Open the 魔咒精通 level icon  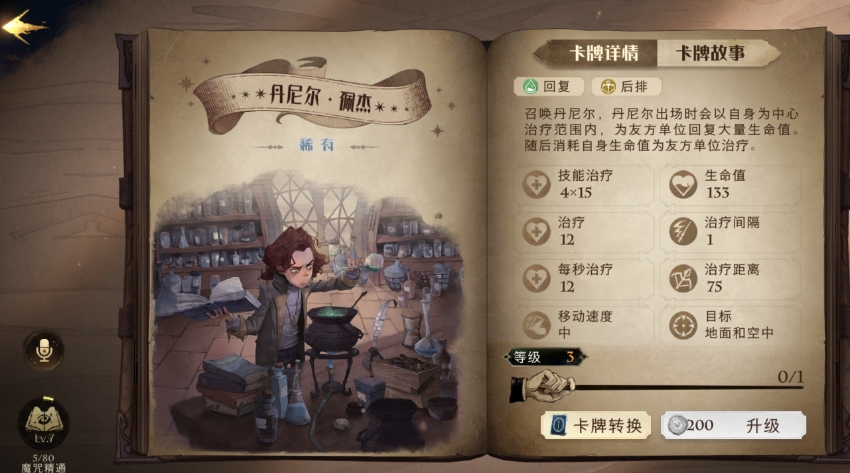43,424
